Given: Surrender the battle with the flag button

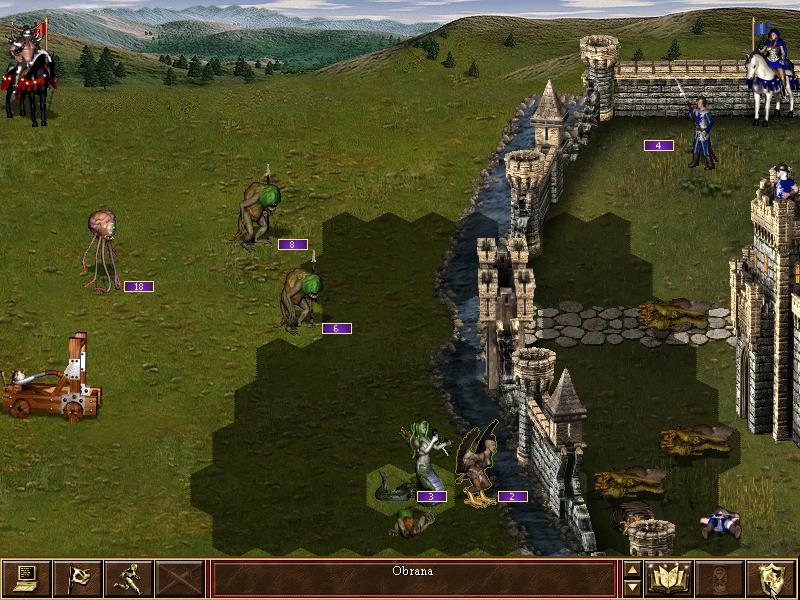Looking at the screenshot, I should point(77,578).
